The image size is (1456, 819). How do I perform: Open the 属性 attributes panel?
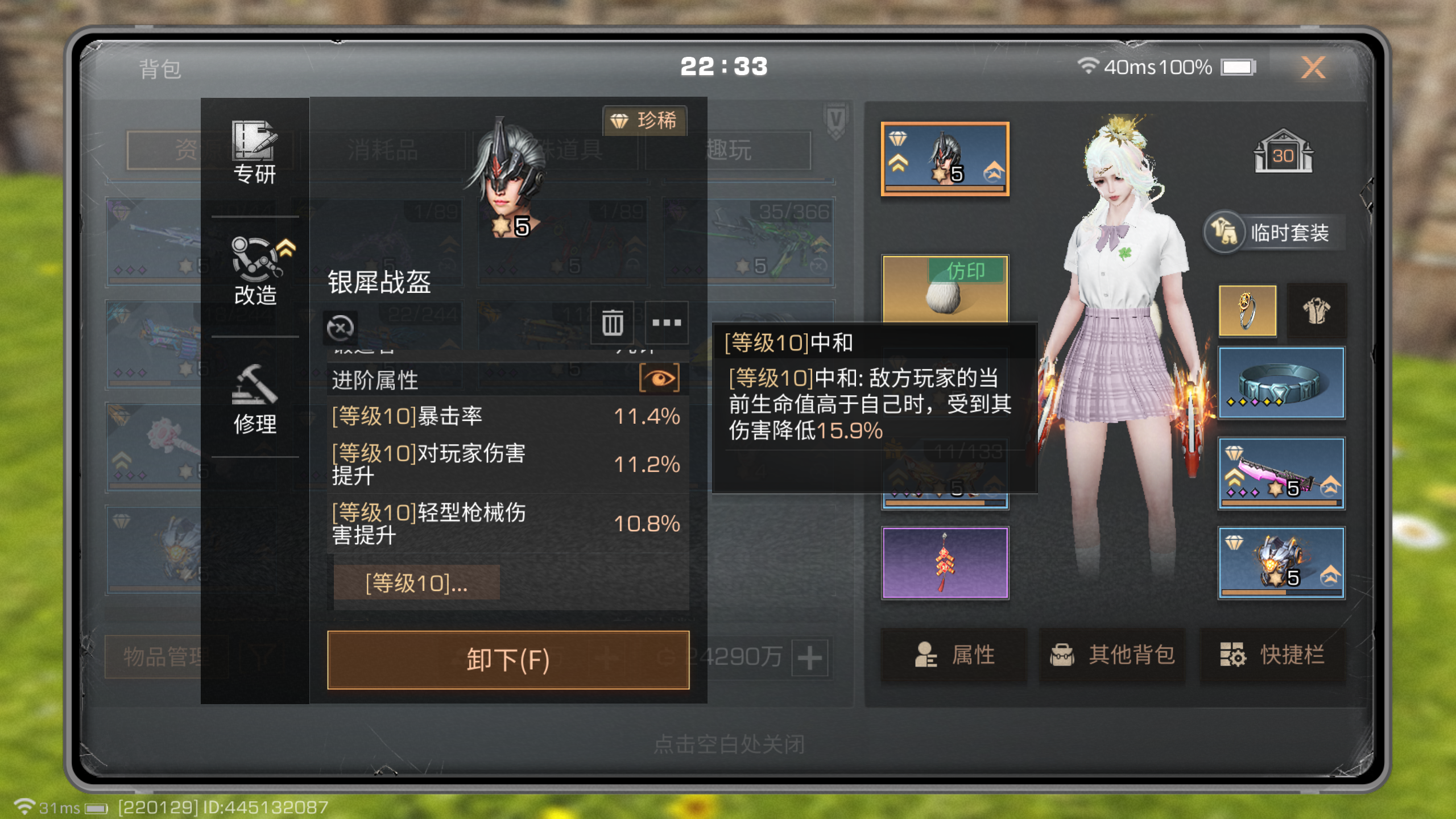[954, 655]
